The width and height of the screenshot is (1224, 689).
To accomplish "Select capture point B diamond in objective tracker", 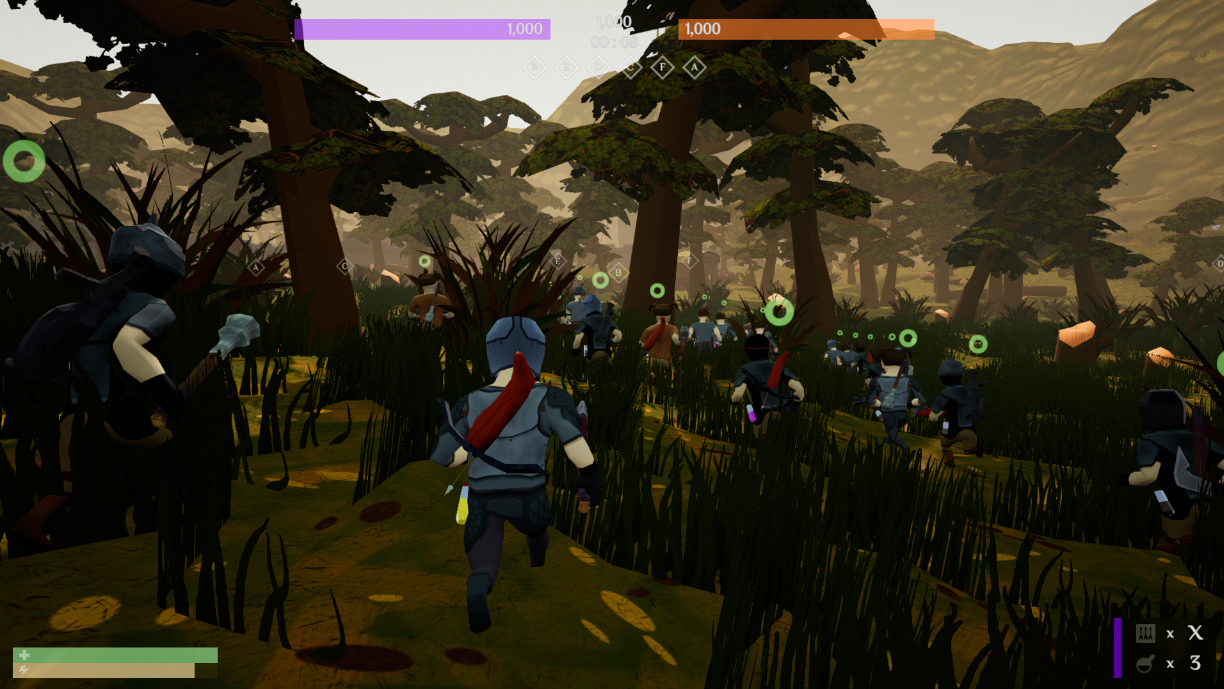I will pos(534,67).
